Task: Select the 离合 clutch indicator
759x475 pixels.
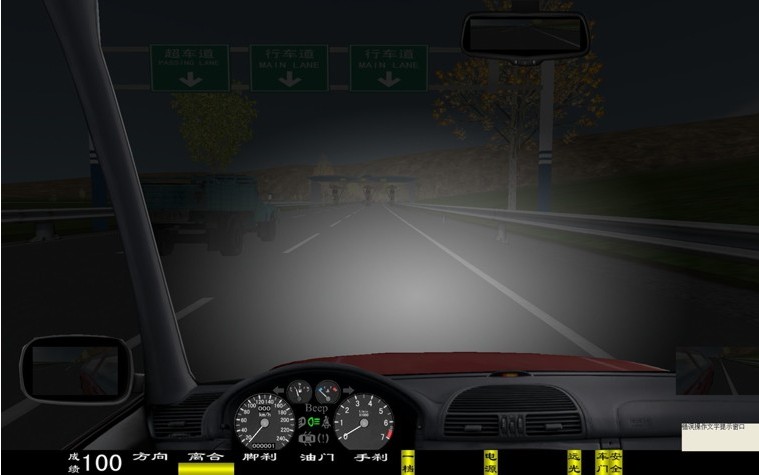Action: click(x=205, y=458)
